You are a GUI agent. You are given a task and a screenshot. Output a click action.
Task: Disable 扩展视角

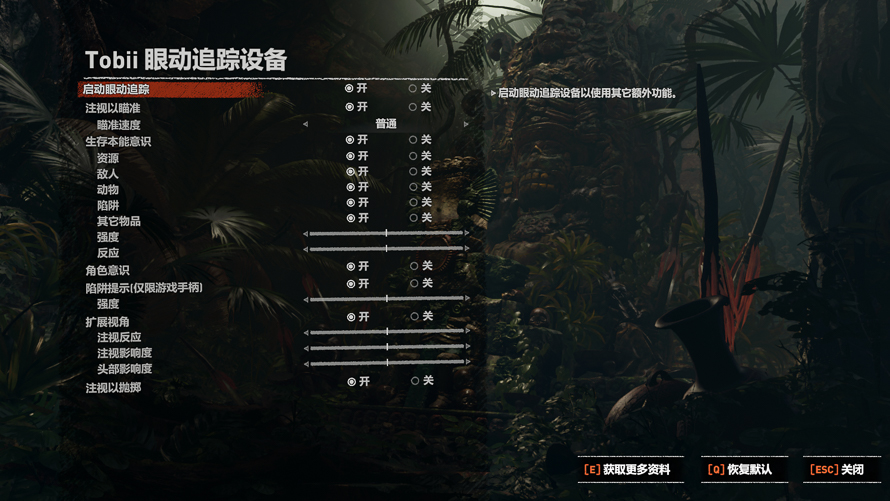414,317
